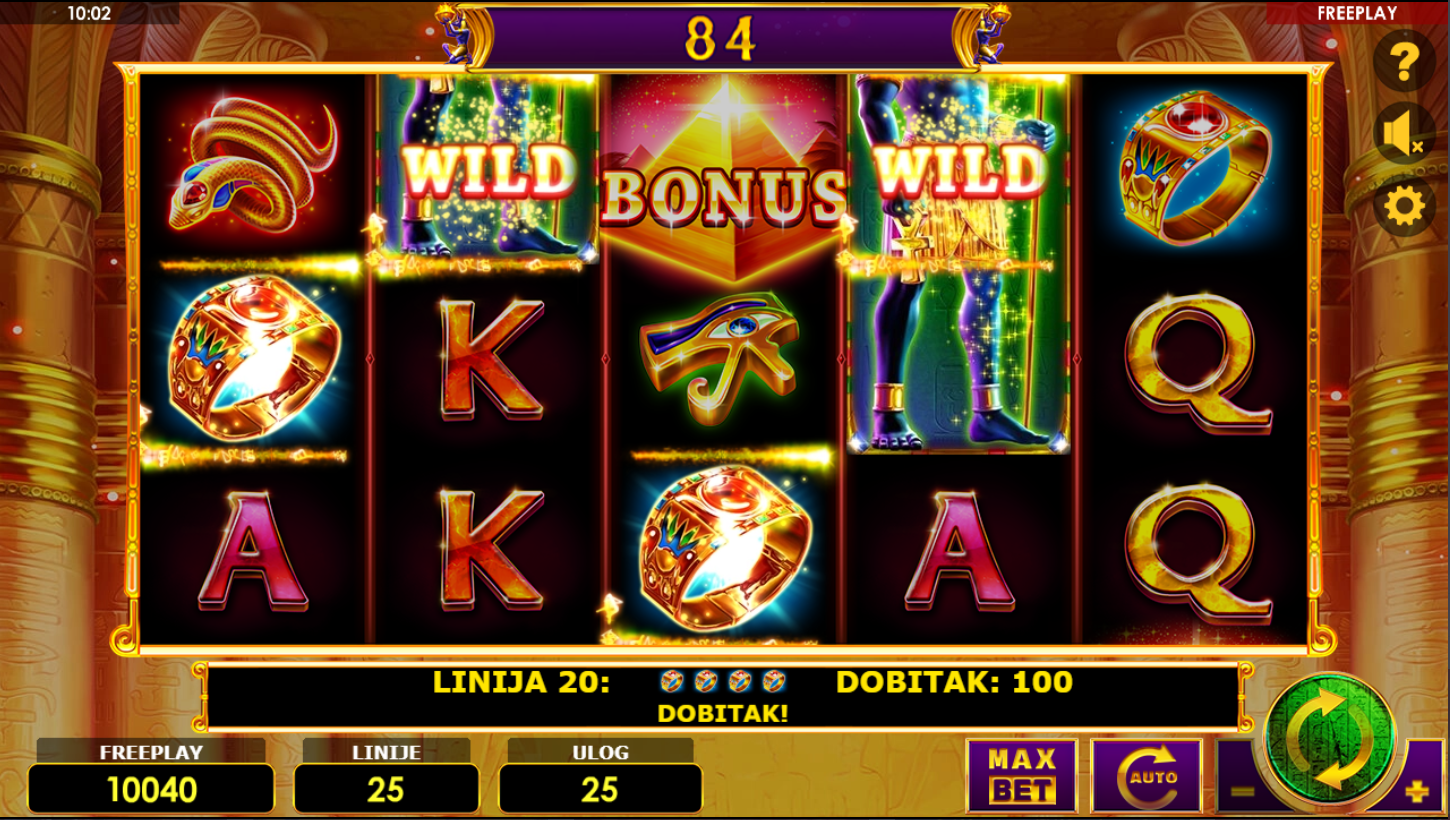Open the help question mark

(x=1404, y=61)
